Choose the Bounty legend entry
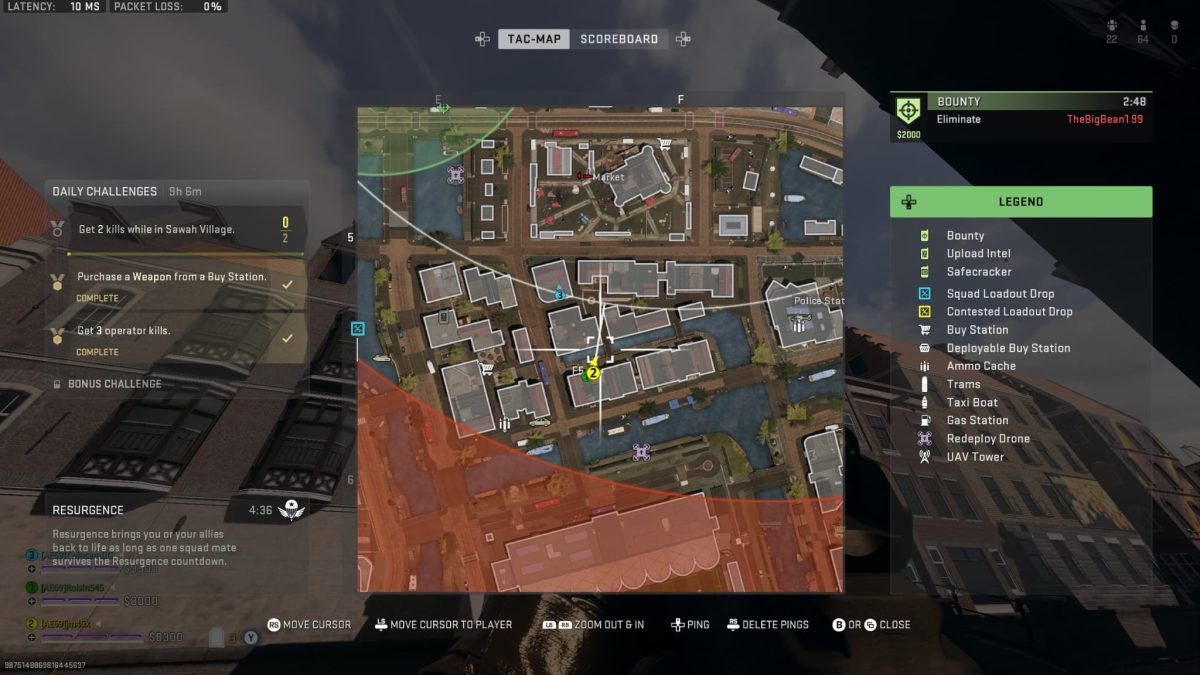 click(x=965, y=236)
